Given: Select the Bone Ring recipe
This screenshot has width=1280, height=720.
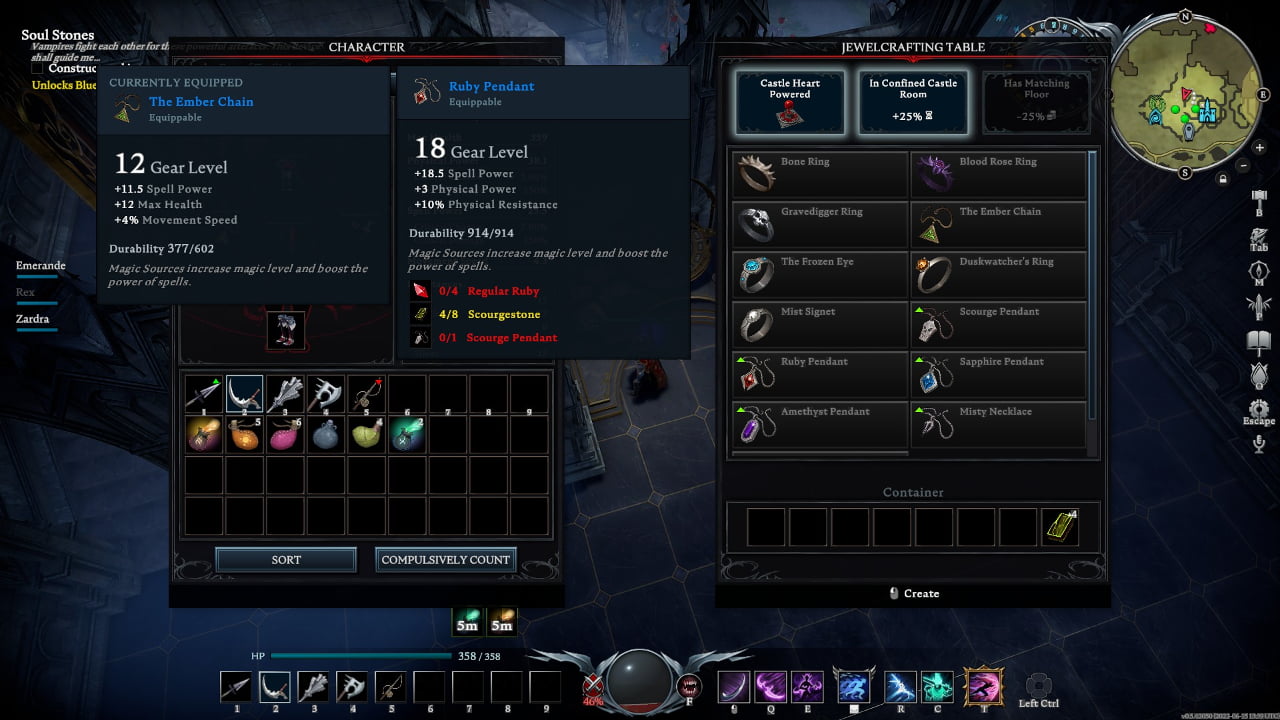Looking at the screenshot, I should [820, 175].
